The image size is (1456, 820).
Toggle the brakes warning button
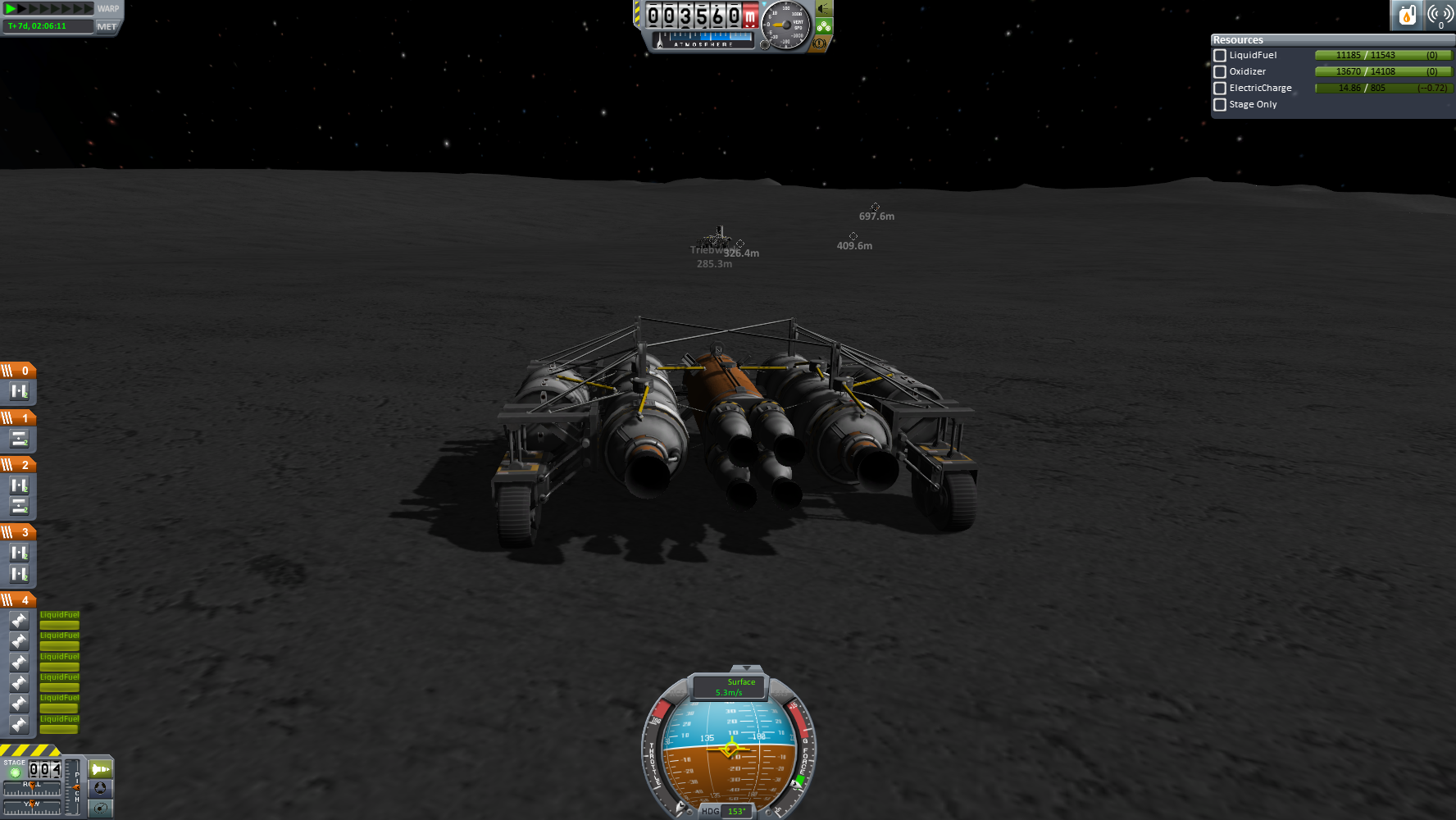pyautogui.click(x=819, y=43)
